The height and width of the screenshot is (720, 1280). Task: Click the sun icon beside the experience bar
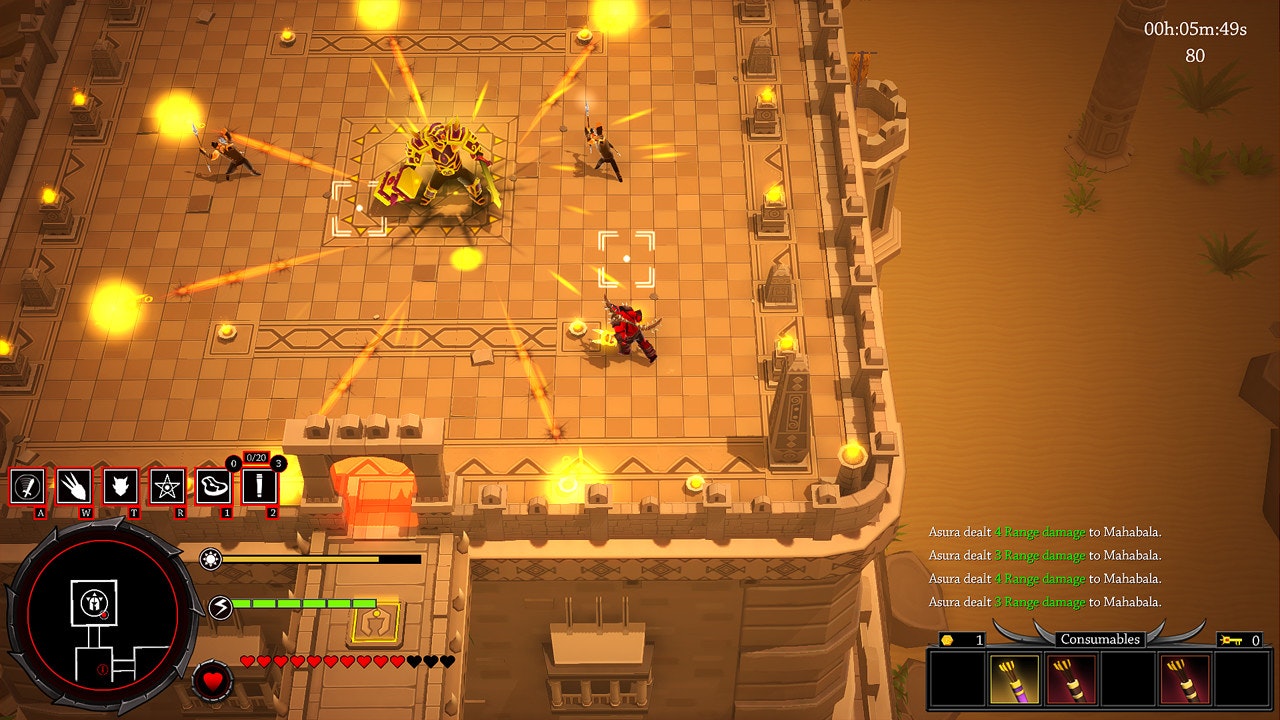(x=213, y=561)
